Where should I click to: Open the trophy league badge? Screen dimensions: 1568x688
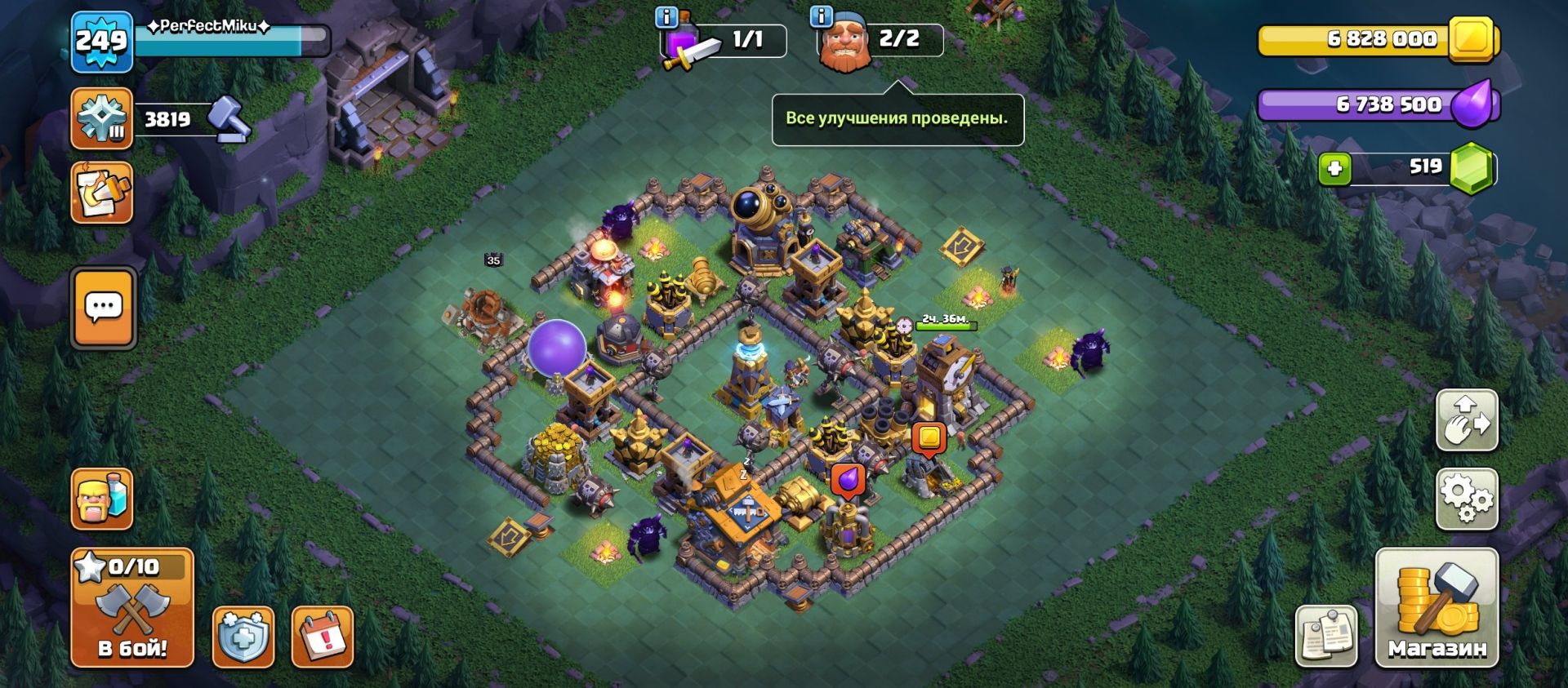(x=102, y=119)
